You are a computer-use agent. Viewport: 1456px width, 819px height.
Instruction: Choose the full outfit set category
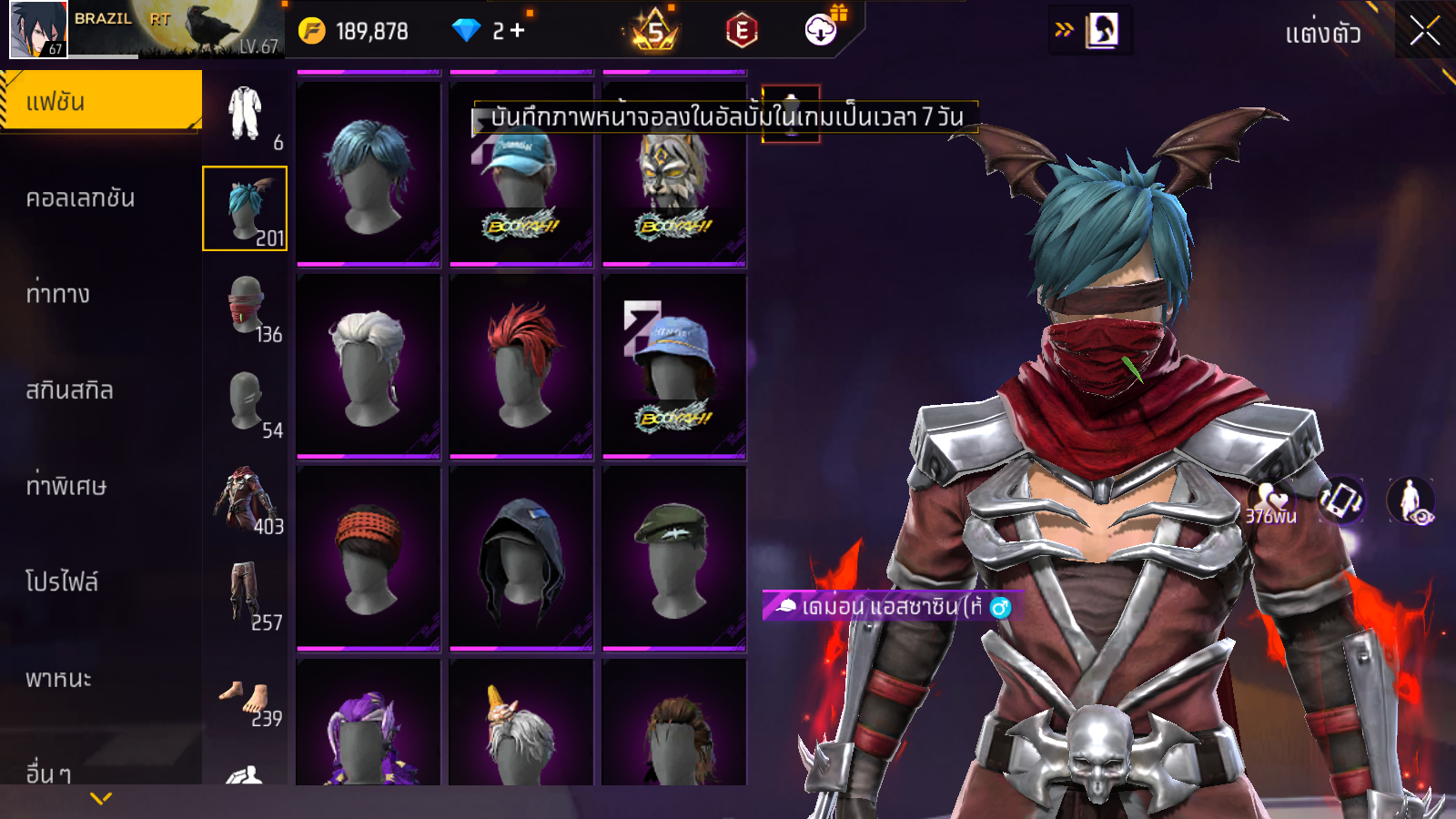click(x=245, y=114)
